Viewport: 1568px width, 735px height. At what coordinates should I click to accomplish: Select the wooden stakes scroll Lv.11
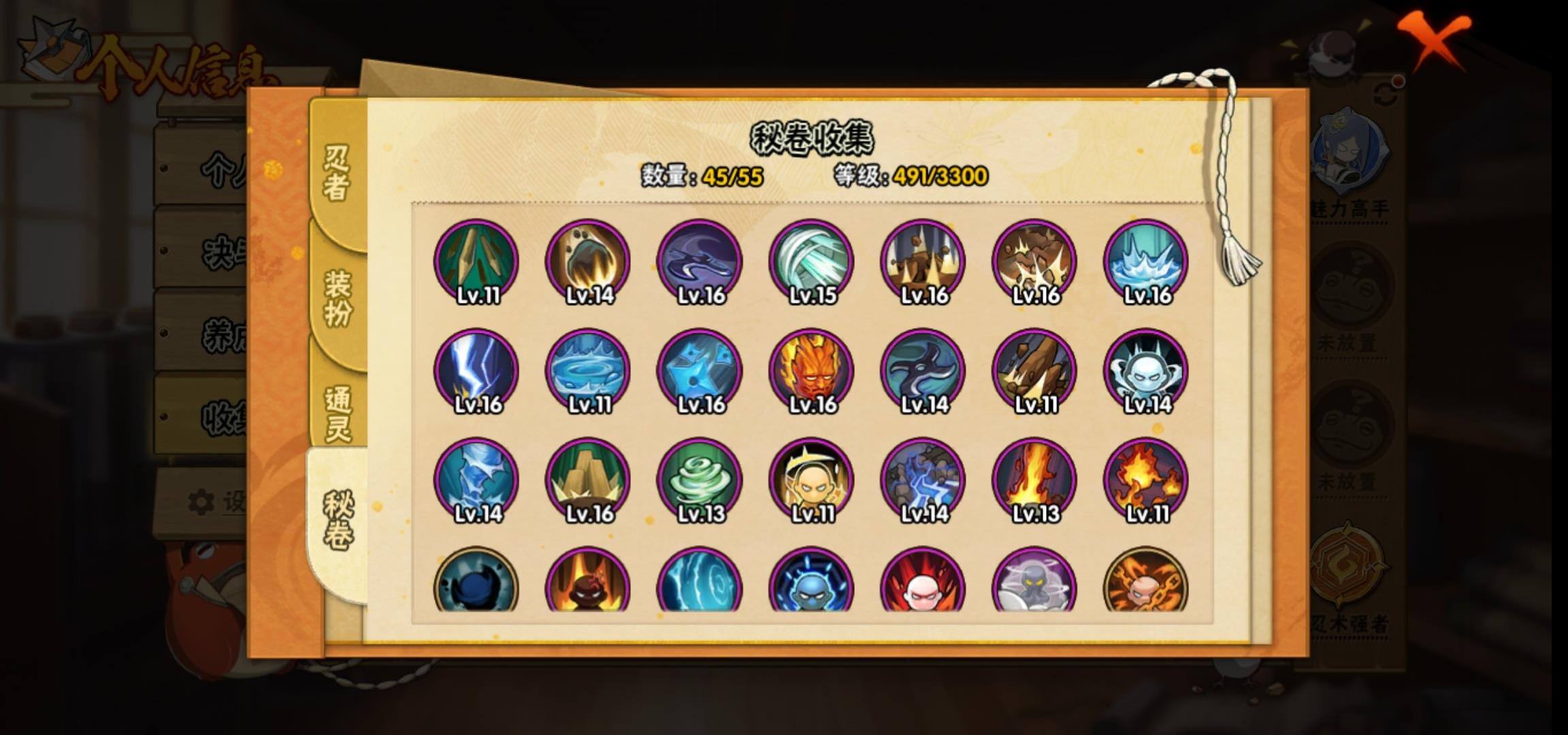(476, 261)
